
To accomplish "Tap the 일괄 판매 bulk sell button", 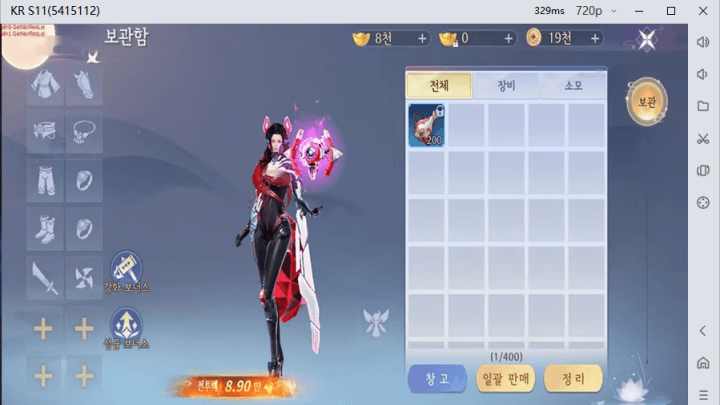I will 506,378.
